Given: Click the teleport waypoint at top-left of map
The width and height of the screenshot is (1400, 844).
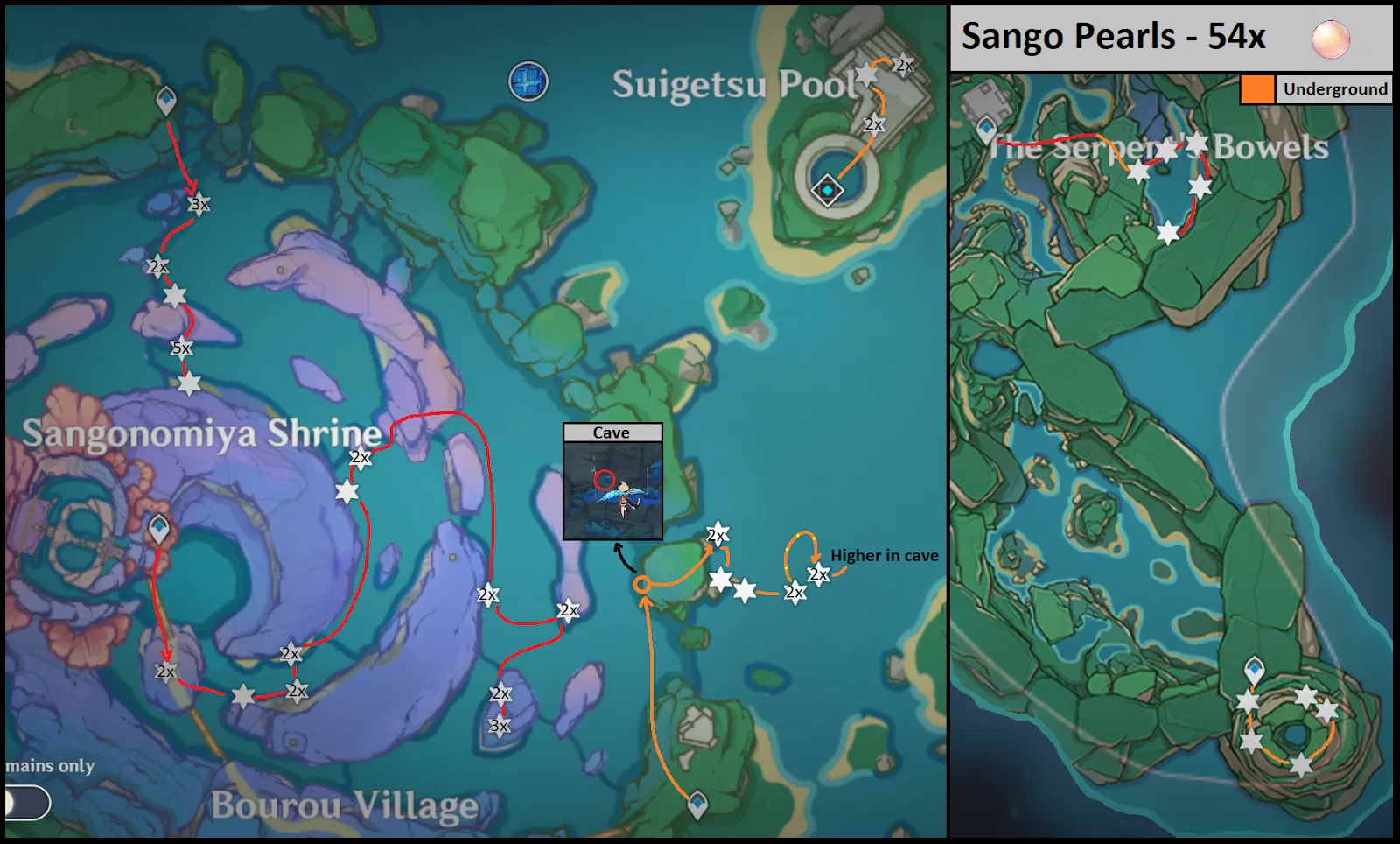Looking at the screenshot, I should [166, 101].
